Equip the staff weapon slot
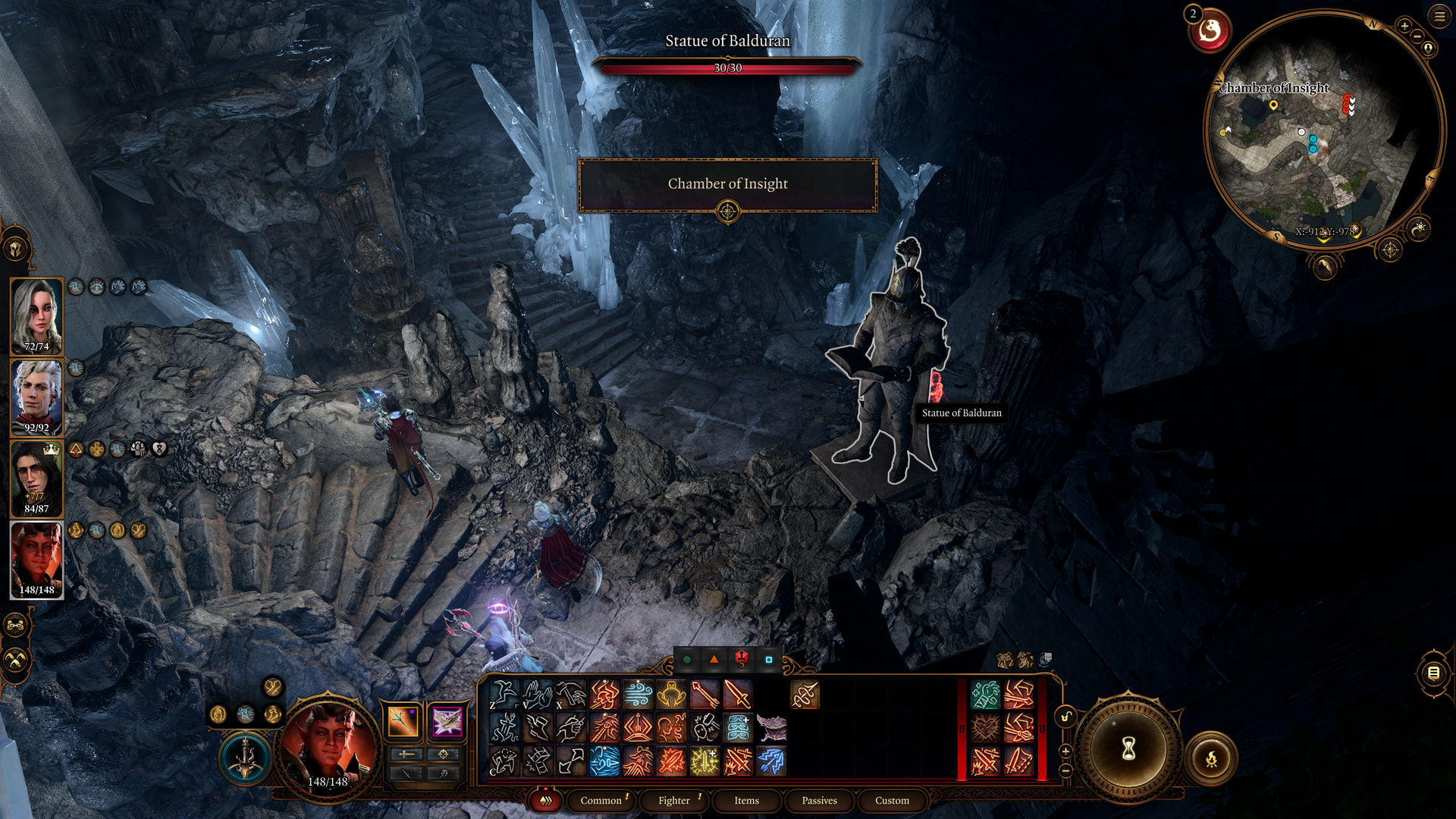Viewport: 1456px width, 819px height. [403, 721]
